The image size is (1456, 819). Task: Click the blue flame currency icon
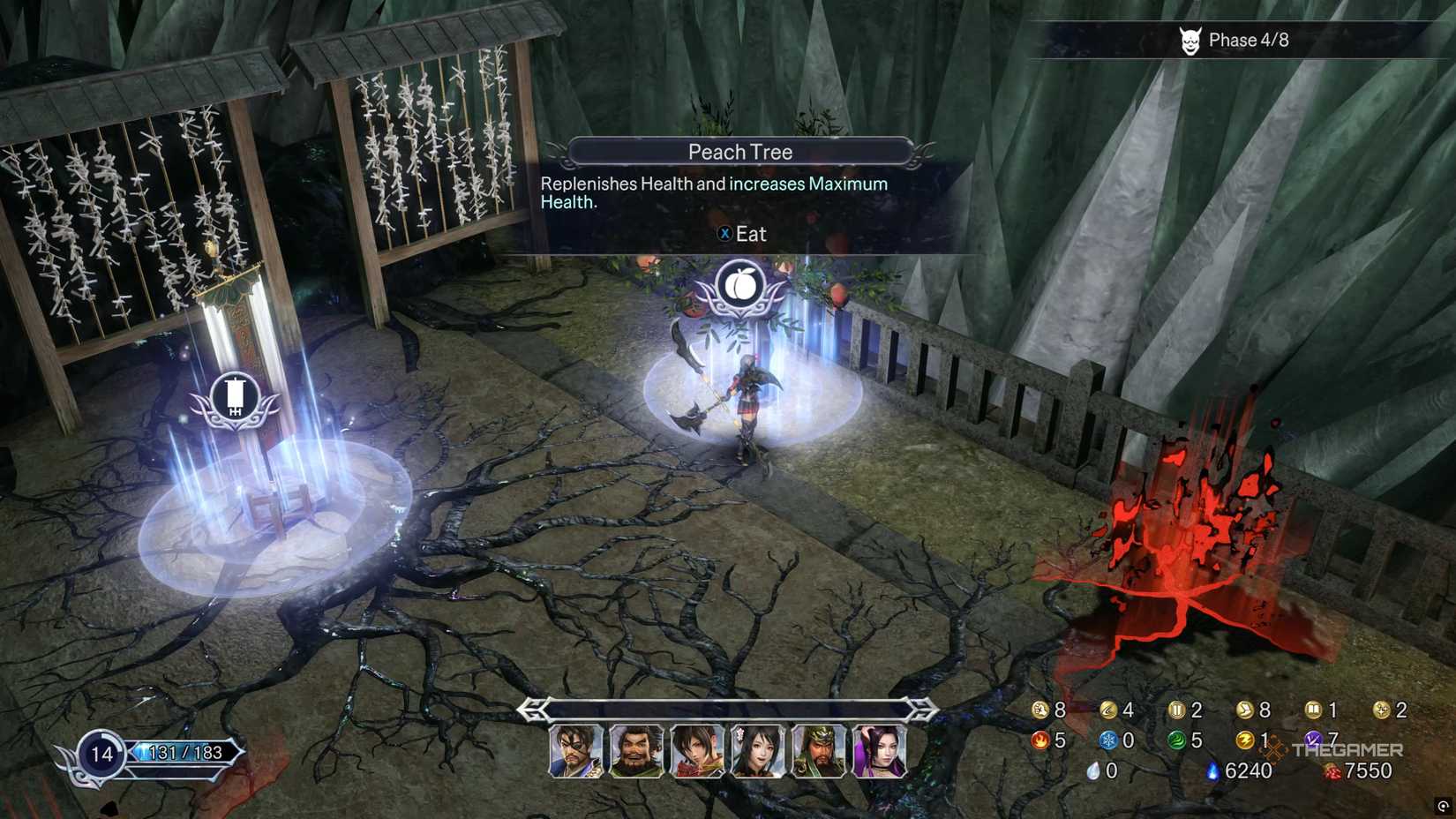[x=1212, y=770]
